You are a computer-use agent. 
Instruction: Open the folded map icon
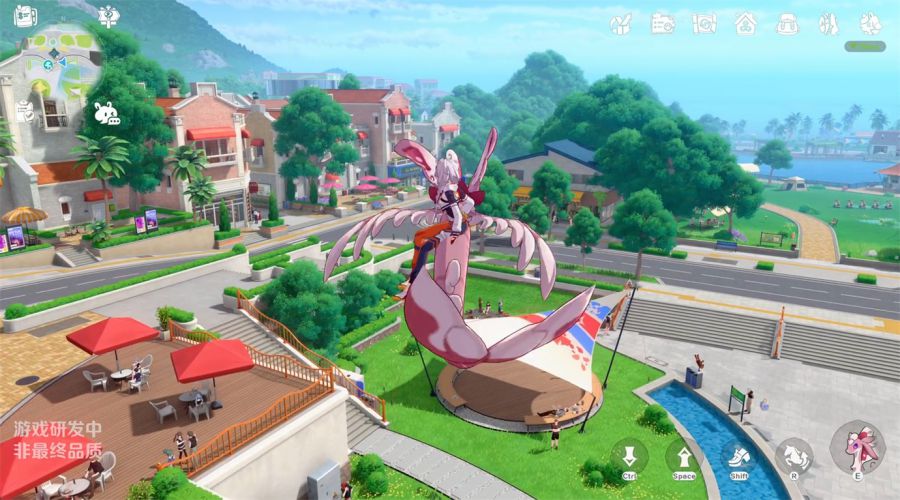(x=704, y=22)
